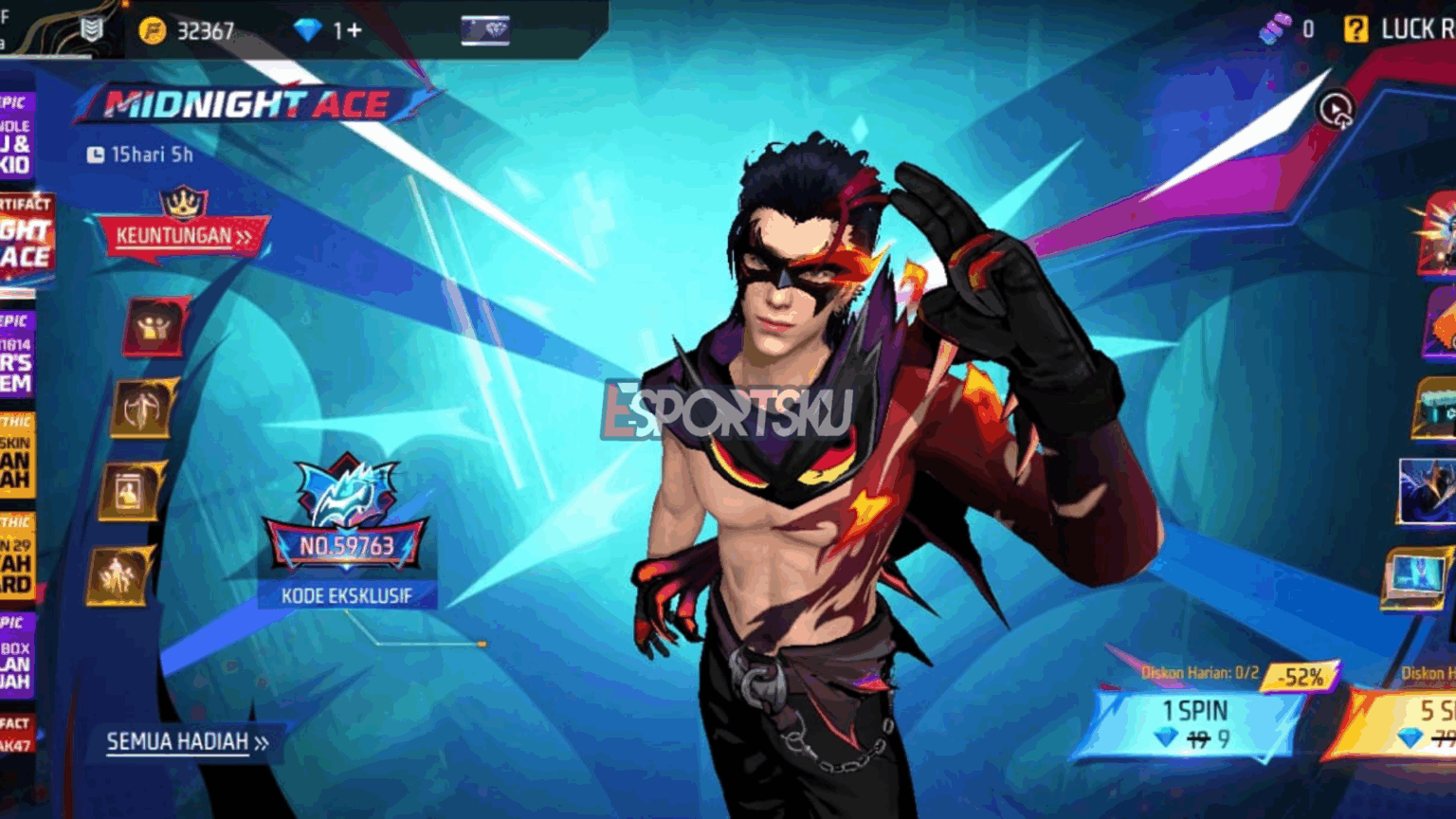Expand the KEUNTUNGAN rewards panel
The image size is (1456, 819).
183,237
